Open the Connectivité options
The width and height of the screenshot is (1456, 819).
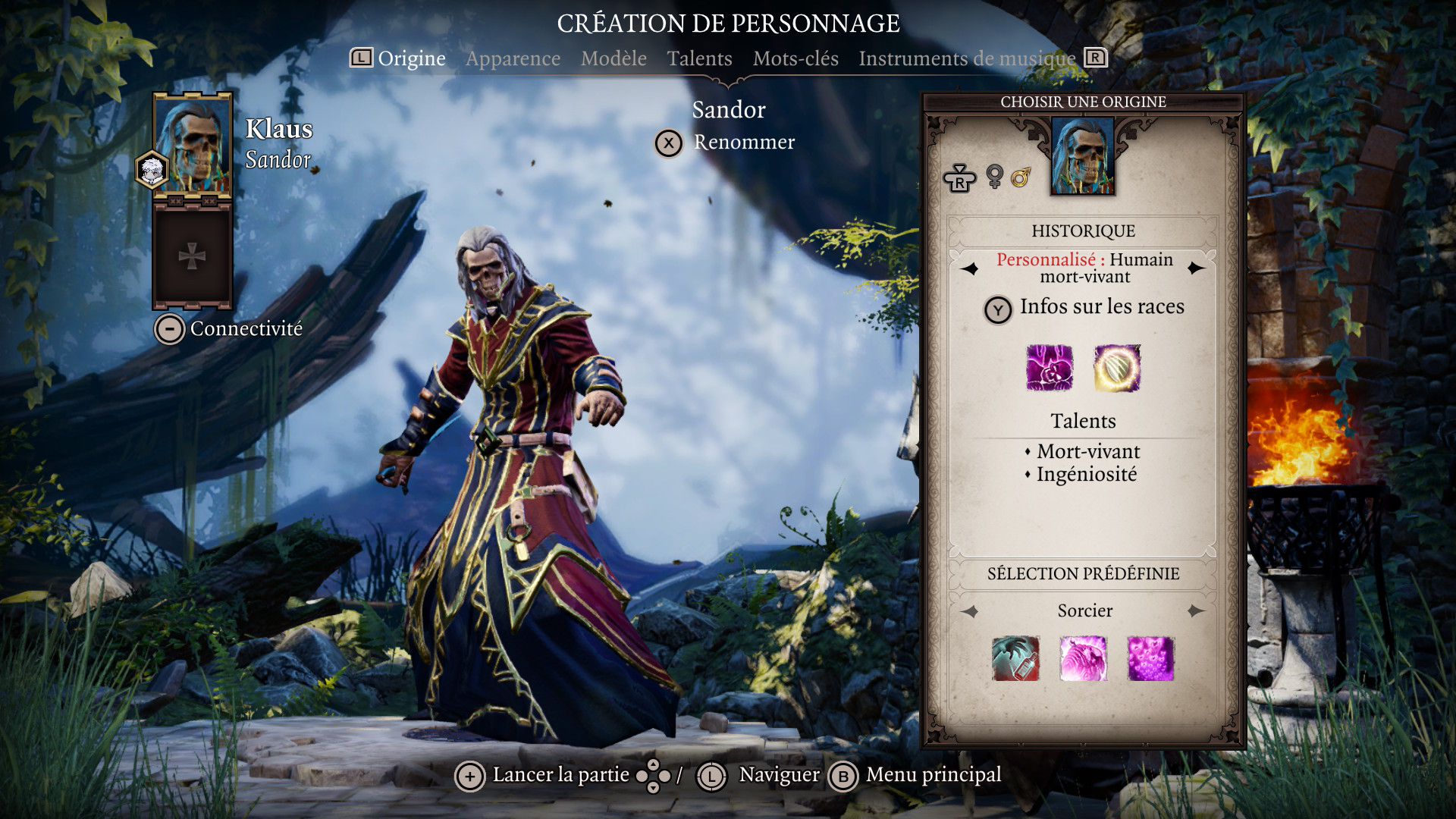pos(246,328)
